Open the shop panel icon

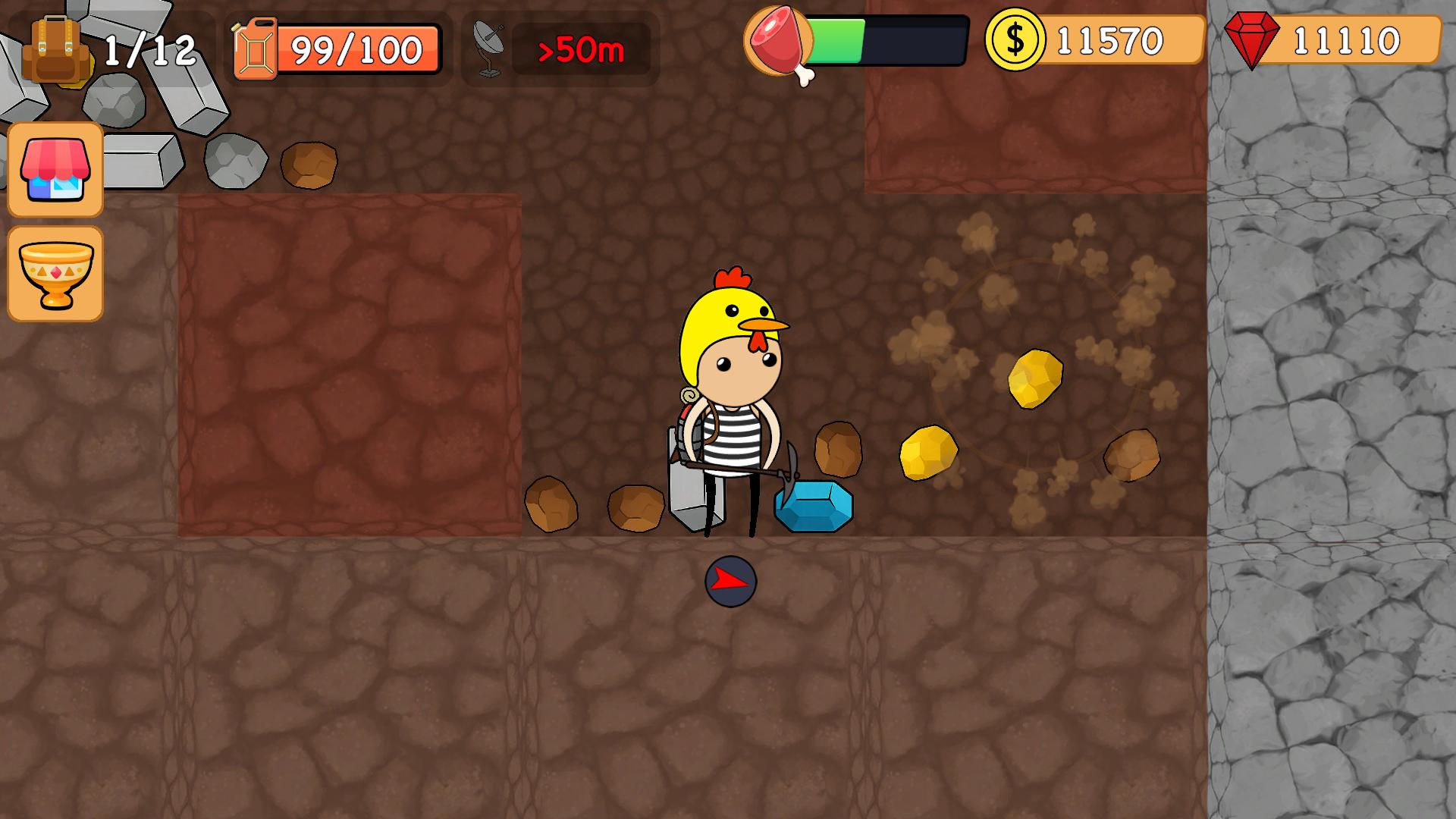click(55, 170)
